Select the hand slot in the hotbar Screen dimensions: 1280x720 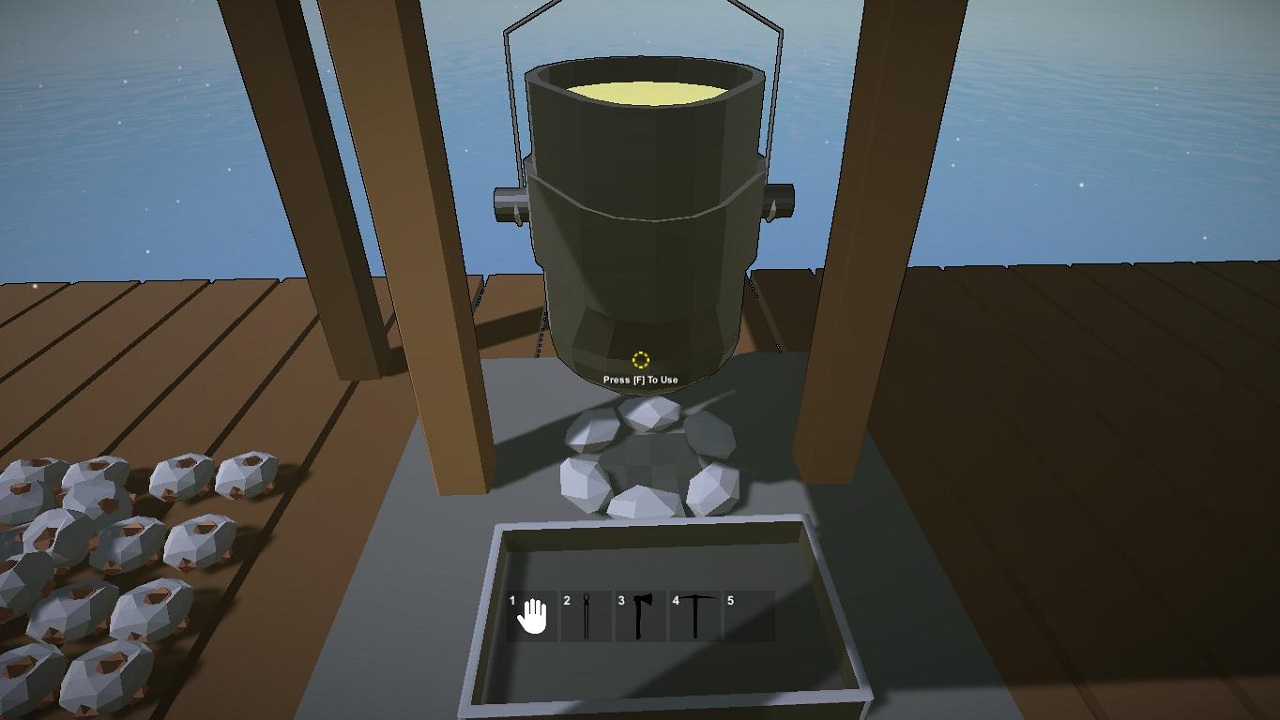pyautogui.click(x=532, y=616)
